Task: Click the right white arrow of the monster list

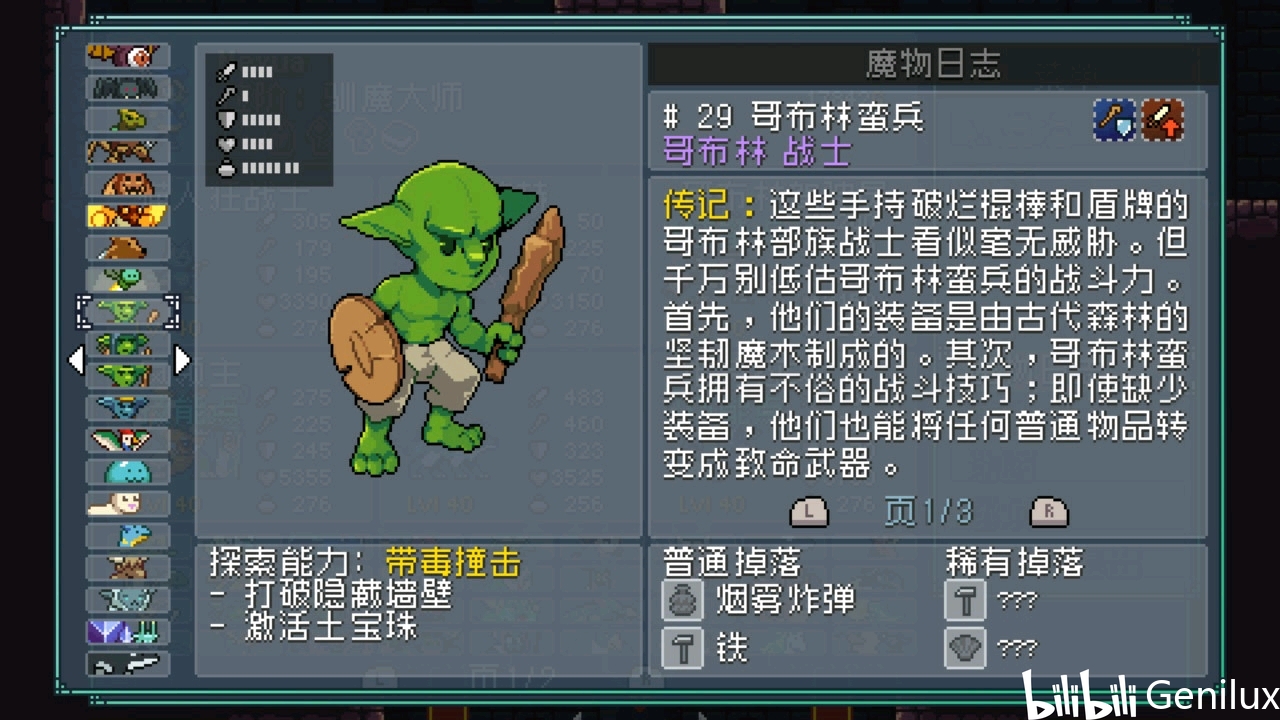Action: (182, 360)
